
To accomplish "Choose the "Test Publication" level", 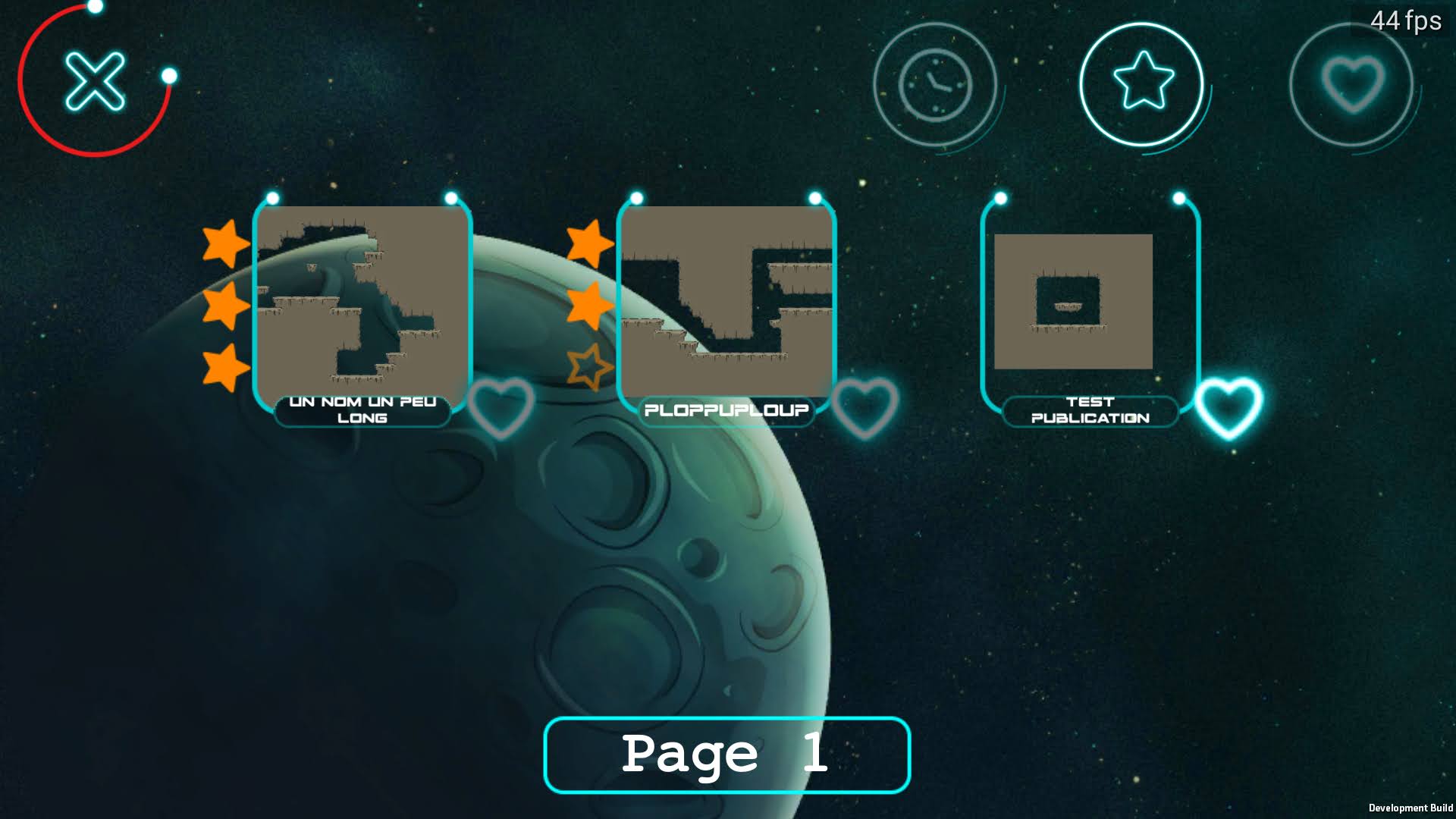I will 1074,301.
